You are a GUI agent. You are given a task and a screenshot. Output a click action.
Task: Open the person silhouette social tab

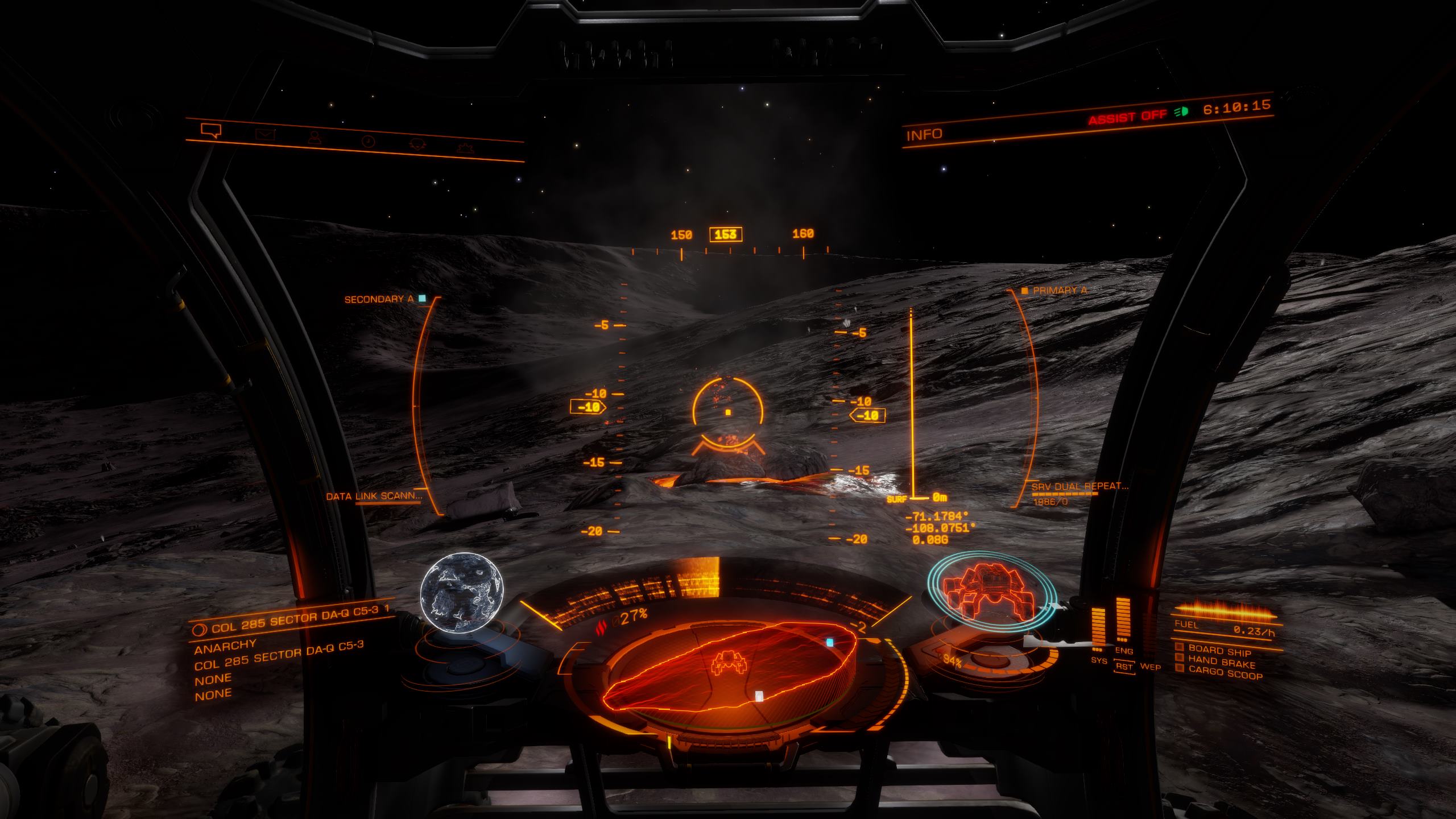pyautogui.click(x=313, y=138)
